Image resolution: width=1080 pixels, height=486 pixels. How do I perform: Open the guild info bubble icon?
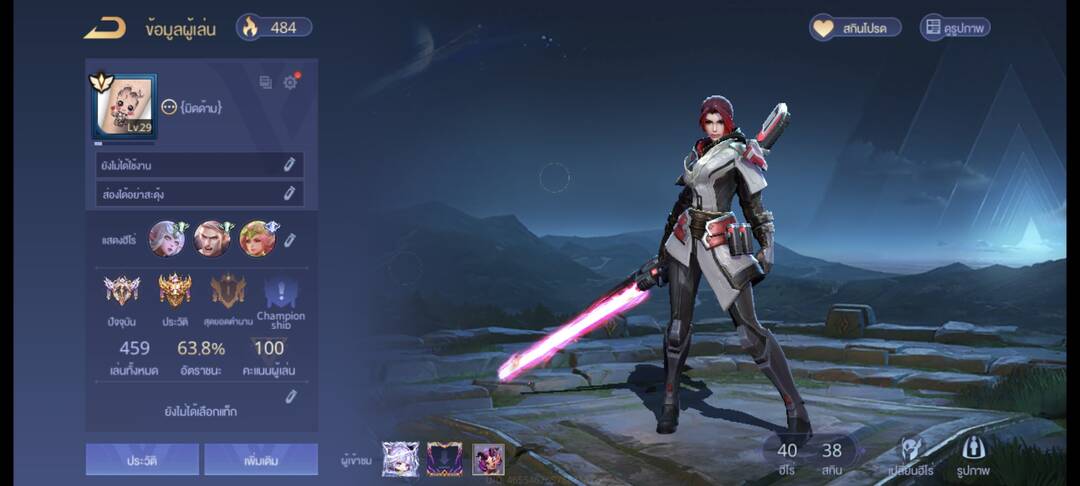coord(169,107)
